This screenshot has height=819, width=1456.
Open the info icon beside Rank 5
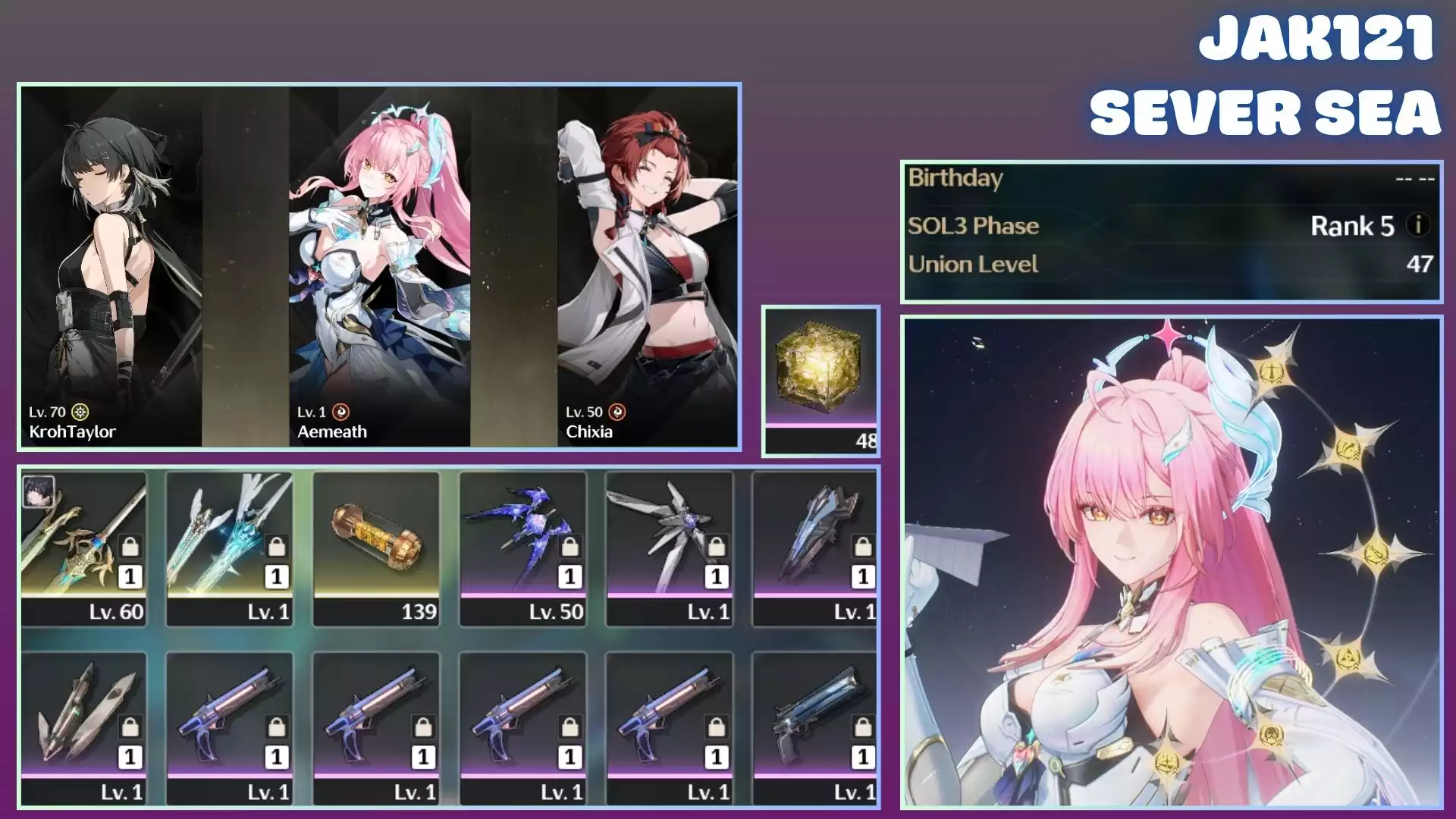[1417, 225]
